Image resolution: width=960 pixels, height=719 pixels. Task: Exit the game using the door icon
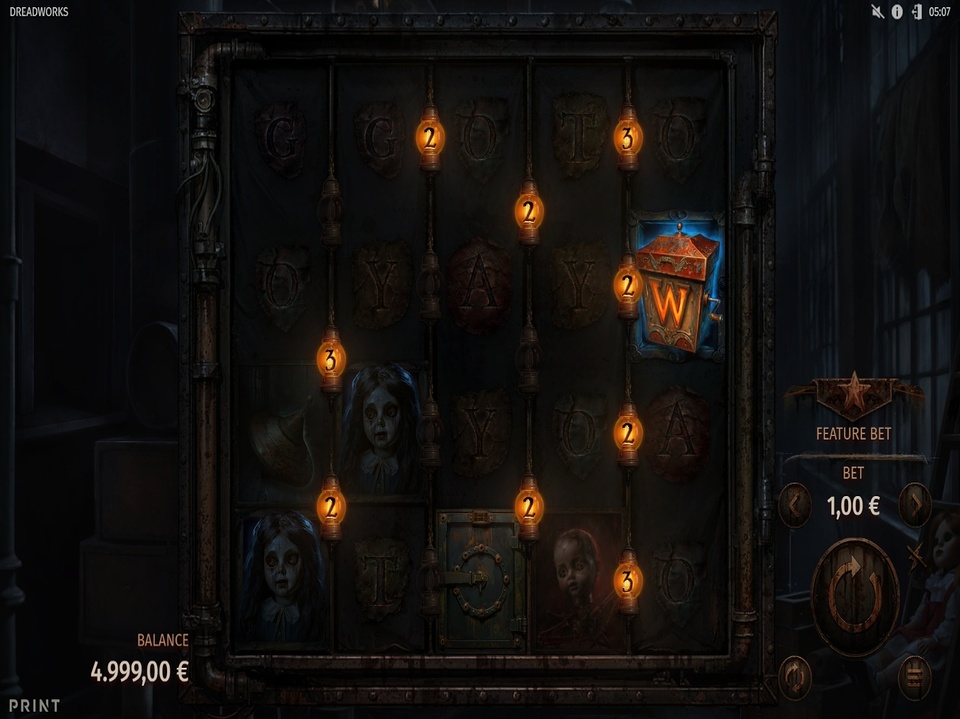915,12
